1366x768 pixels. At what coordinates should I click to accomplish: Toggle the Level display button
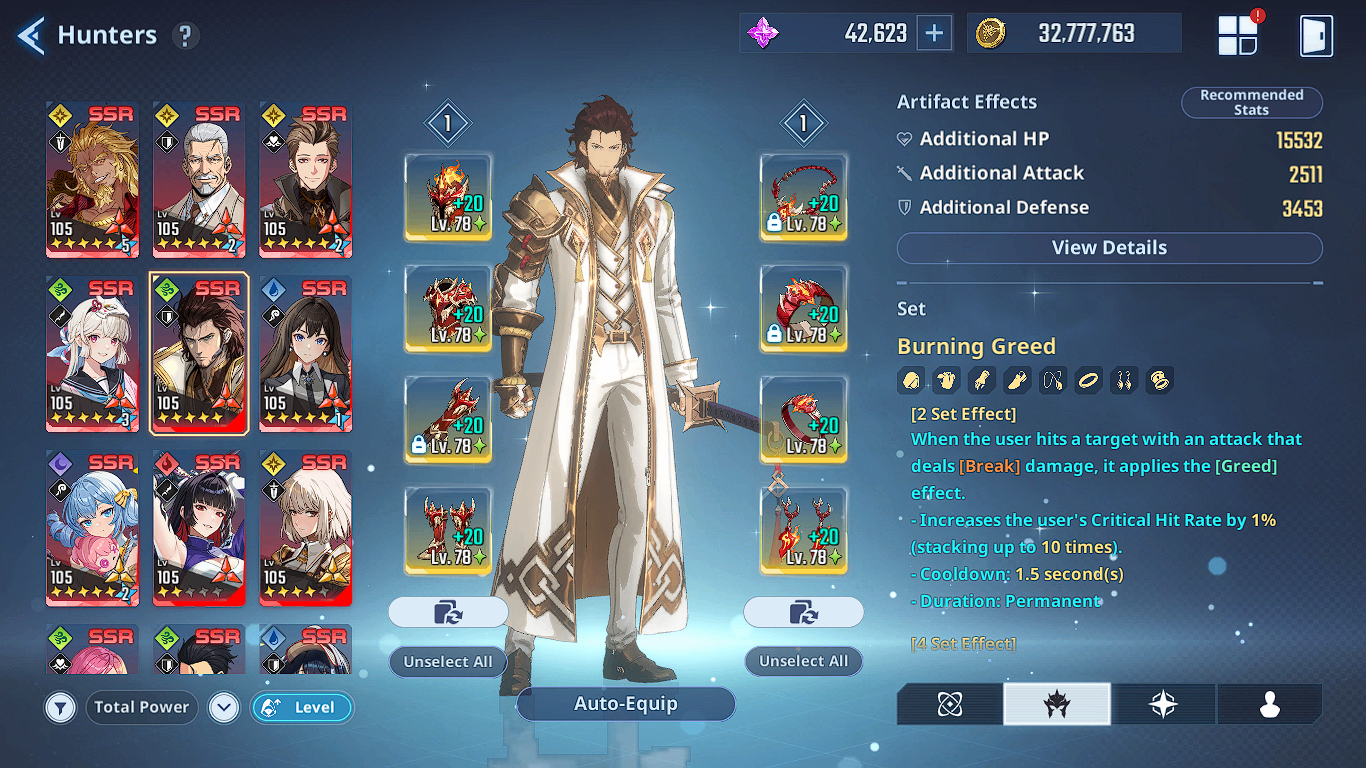click(302, 708)
